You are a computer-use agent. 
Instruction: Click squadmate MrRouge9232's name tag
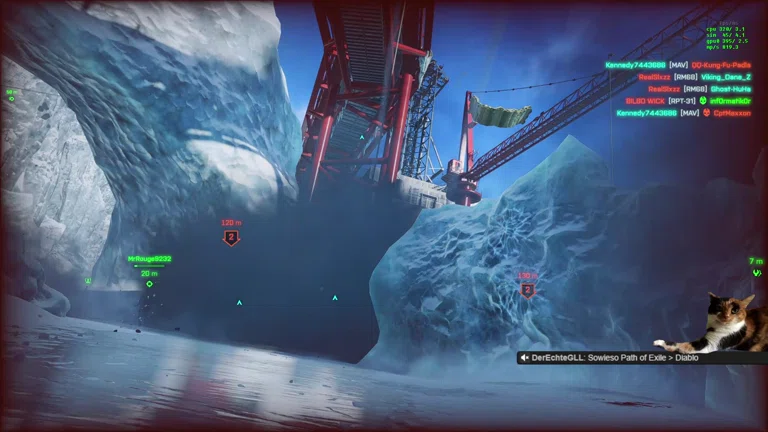(149, 259)
